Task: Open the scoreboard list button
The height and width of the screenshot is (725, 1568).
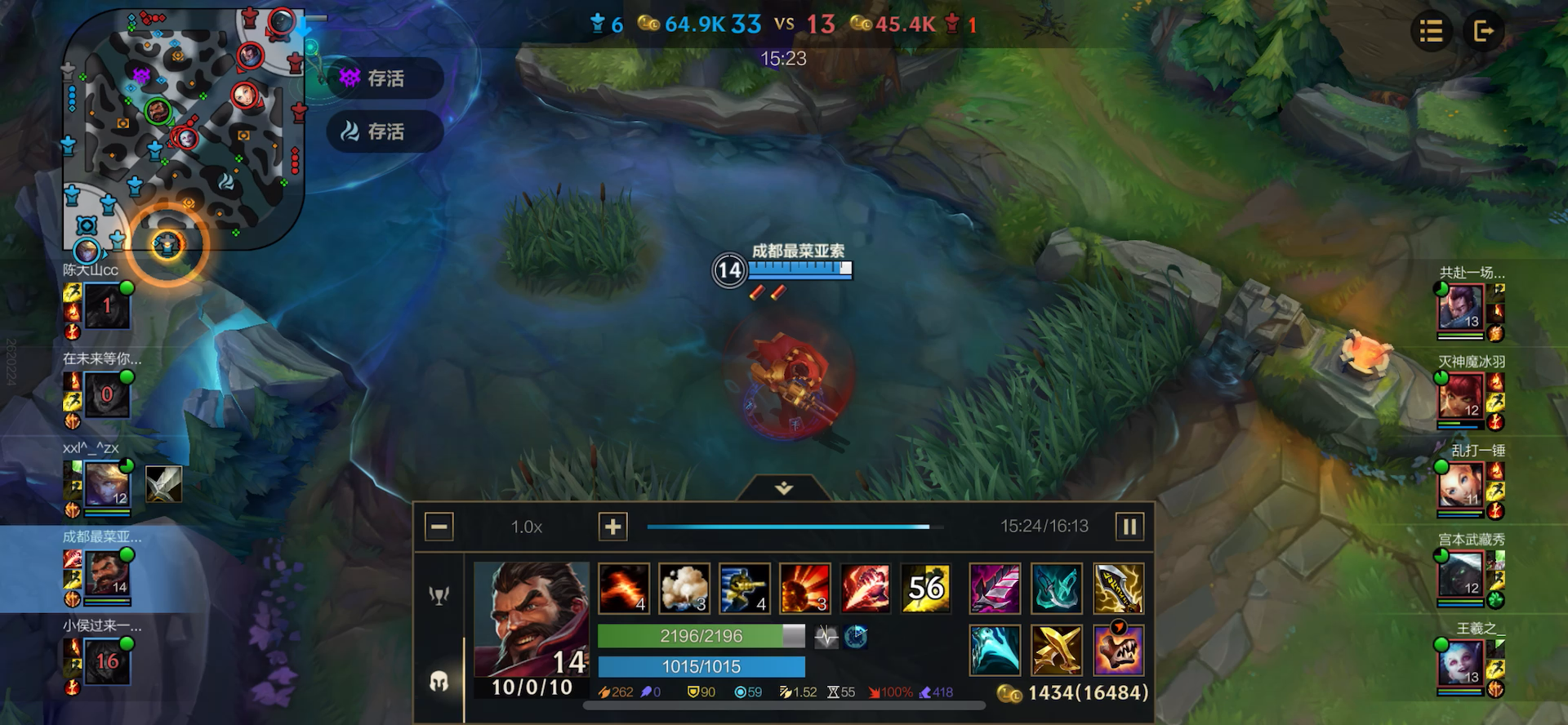Action: coord(1431,32)
